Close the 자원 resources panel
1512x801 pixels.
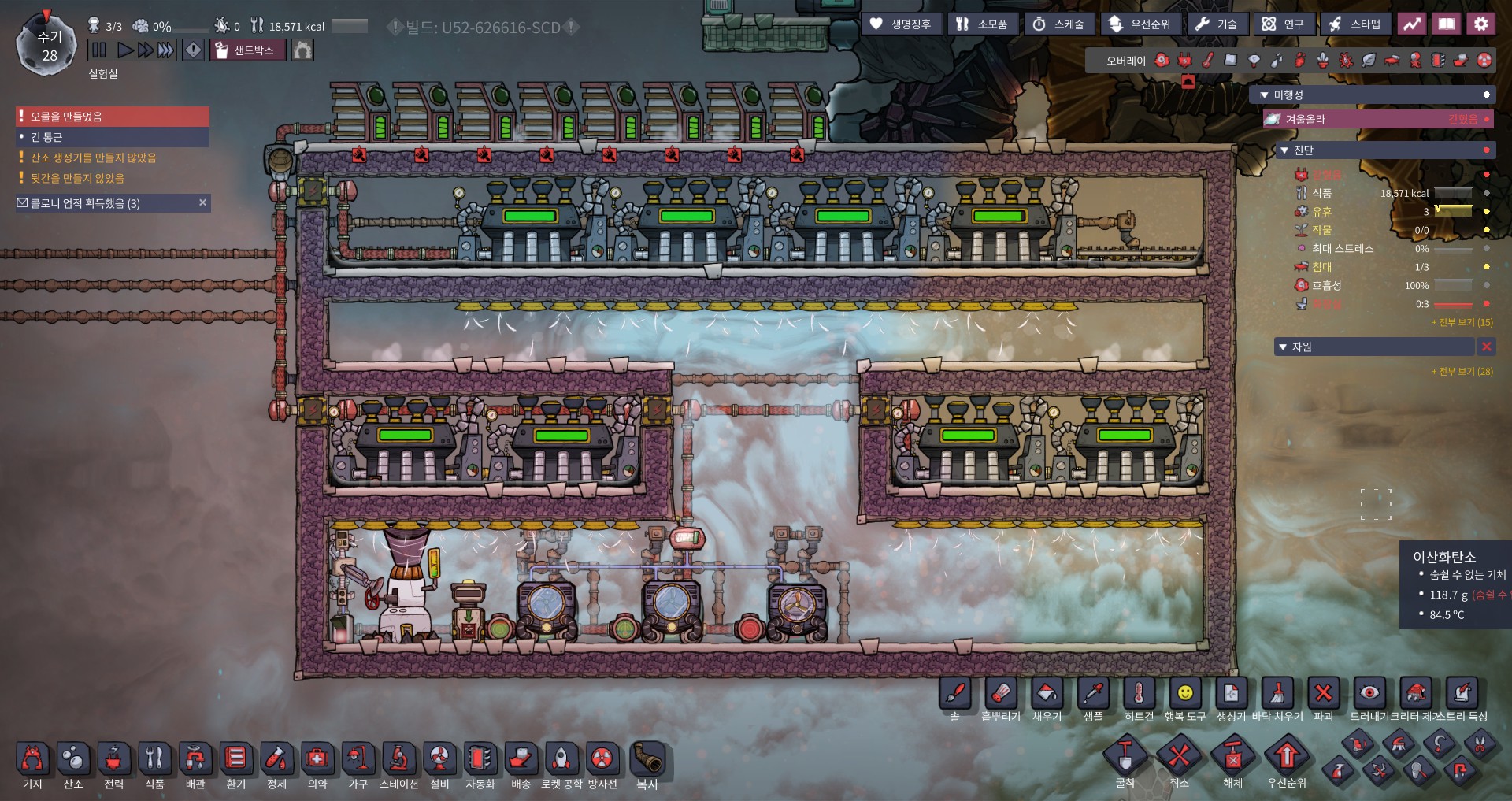[1486, 347]
